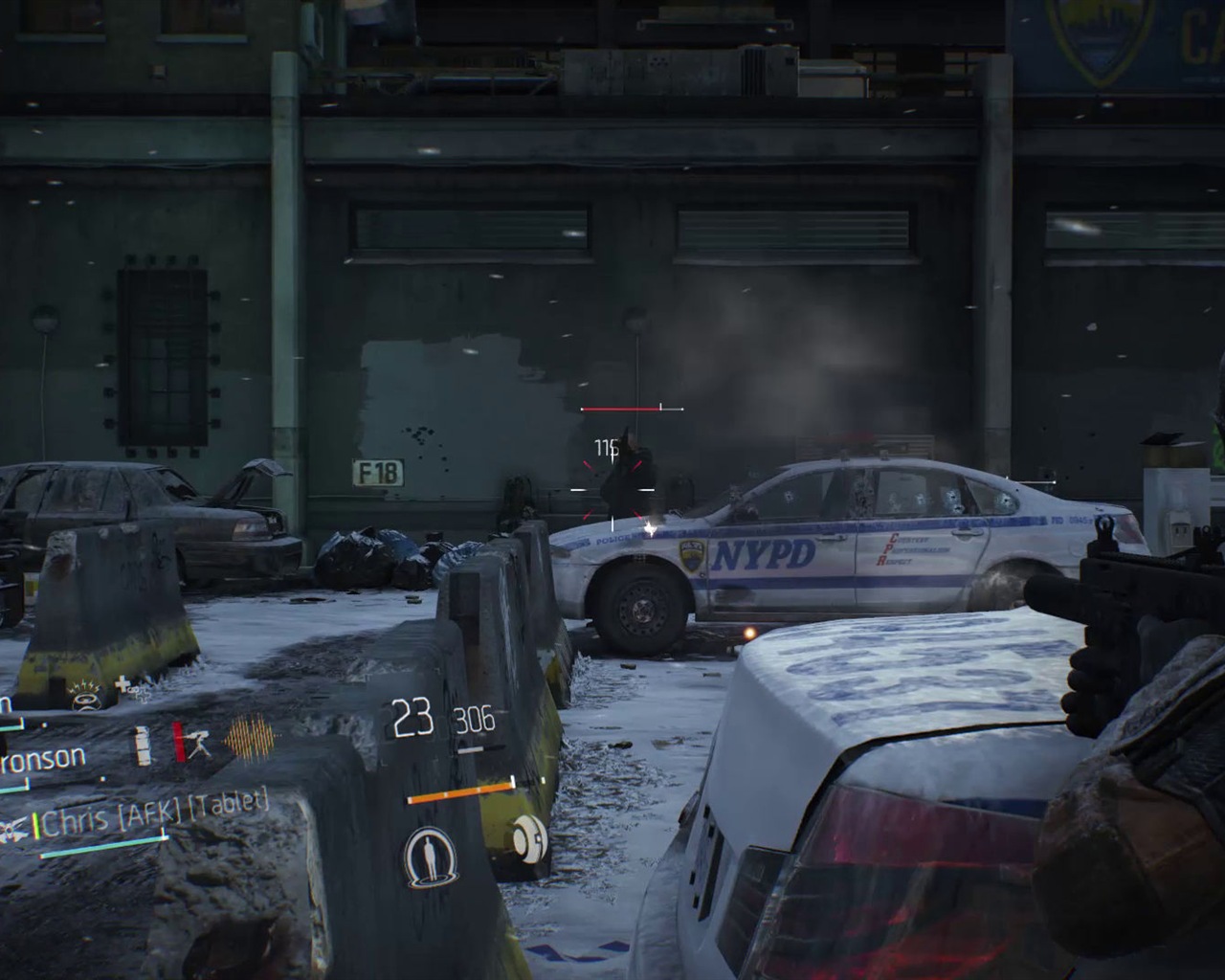Select group member named ronson
Image resolution: width=1225 pixels, height=980 pixels.
coord(43,759)
